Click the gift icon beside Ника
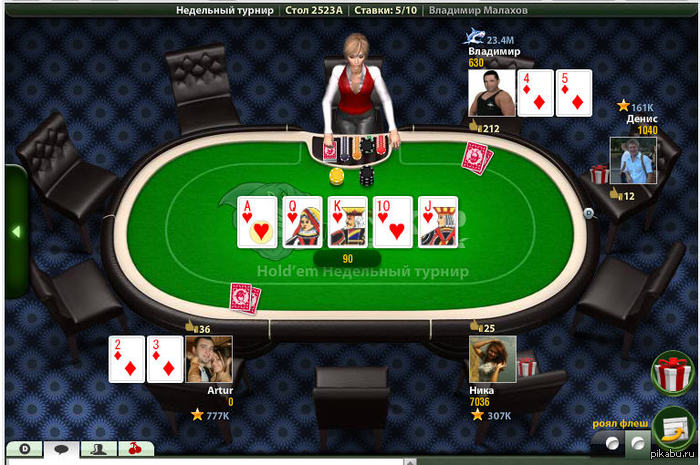 point(527,367)
